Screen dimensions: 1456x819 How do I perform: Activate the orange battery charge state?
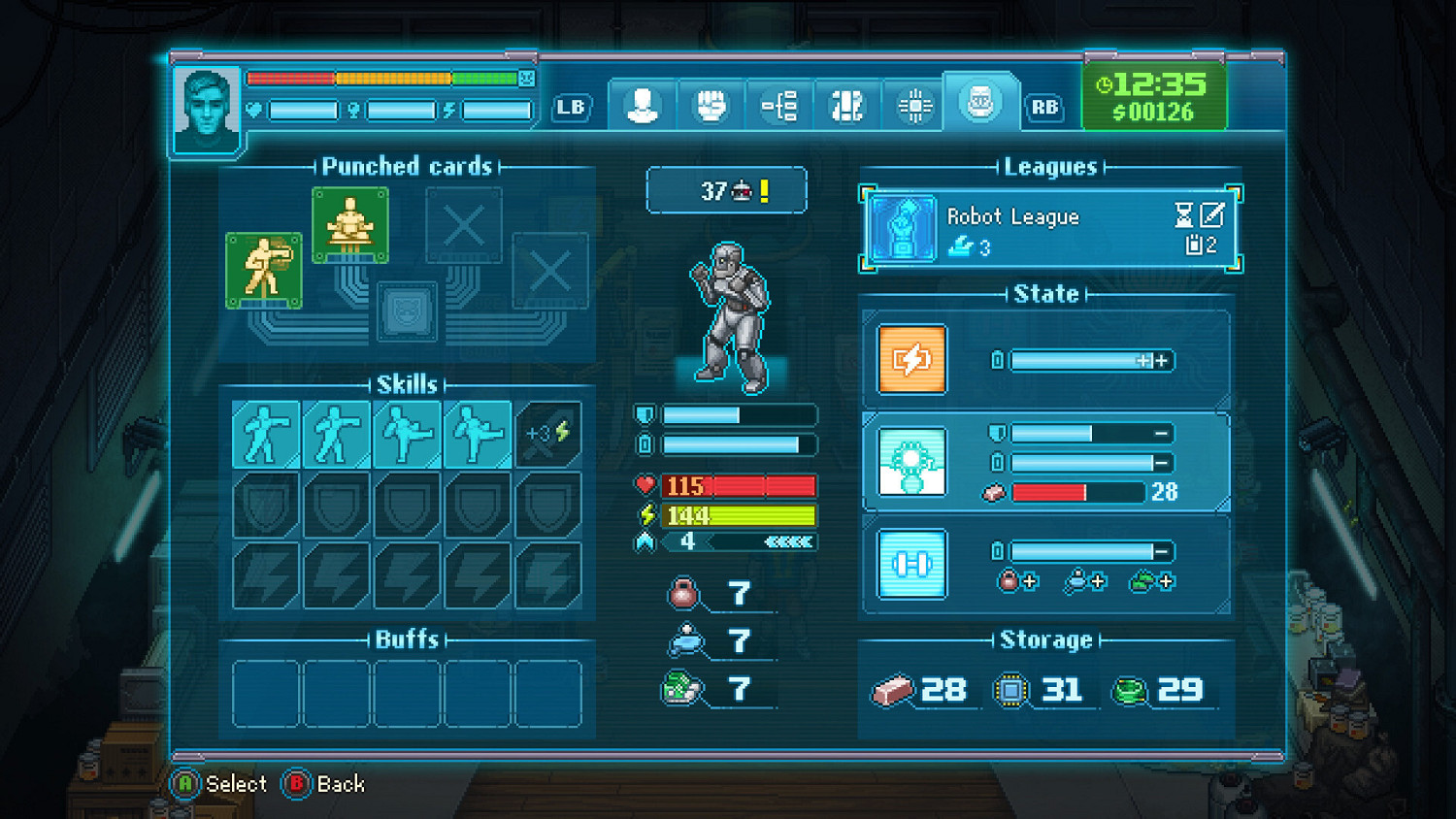(911, 360)
